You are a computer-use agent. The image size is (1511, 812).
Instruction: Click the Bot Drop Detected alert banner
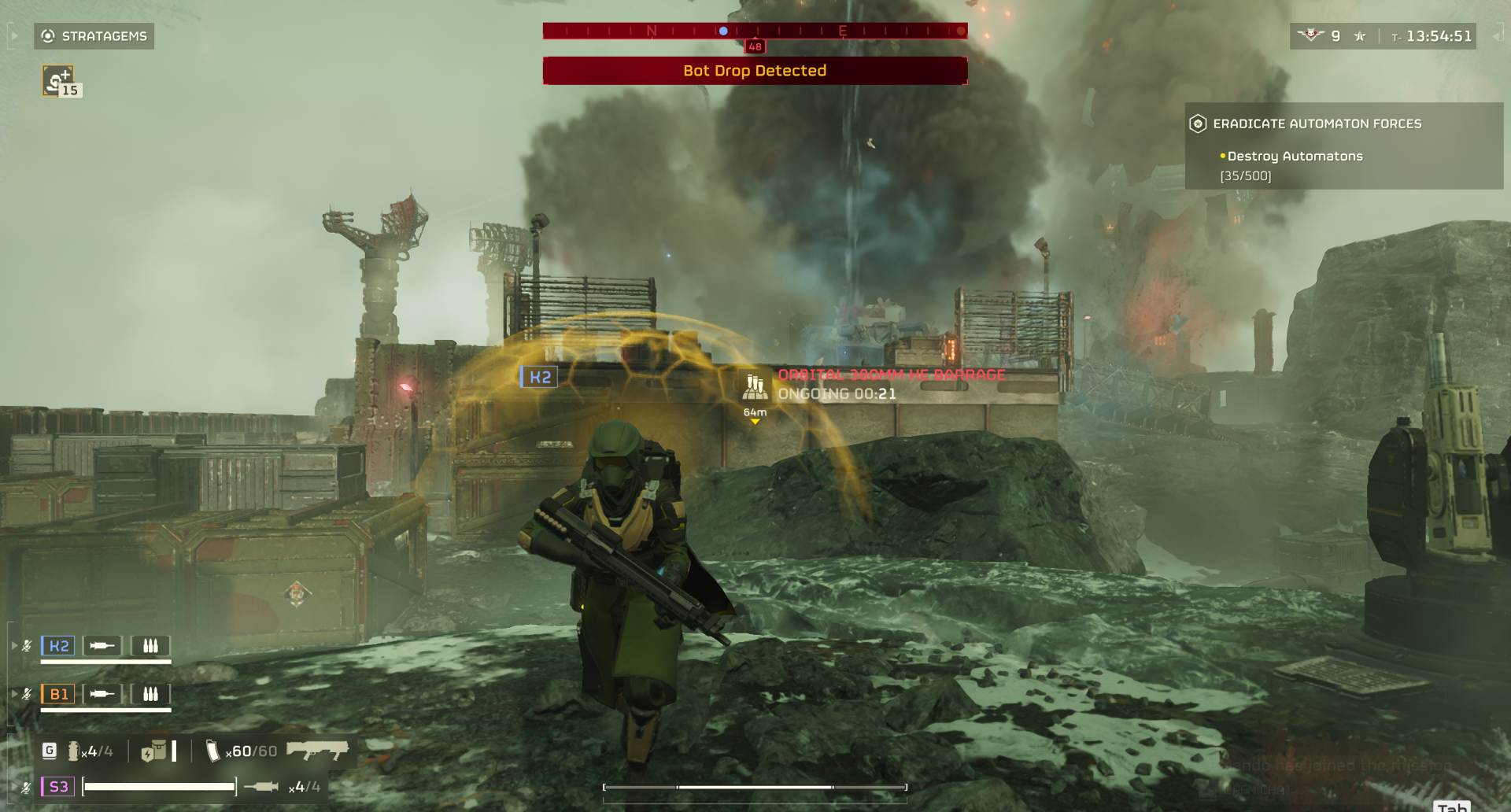(x=754, y=71)
